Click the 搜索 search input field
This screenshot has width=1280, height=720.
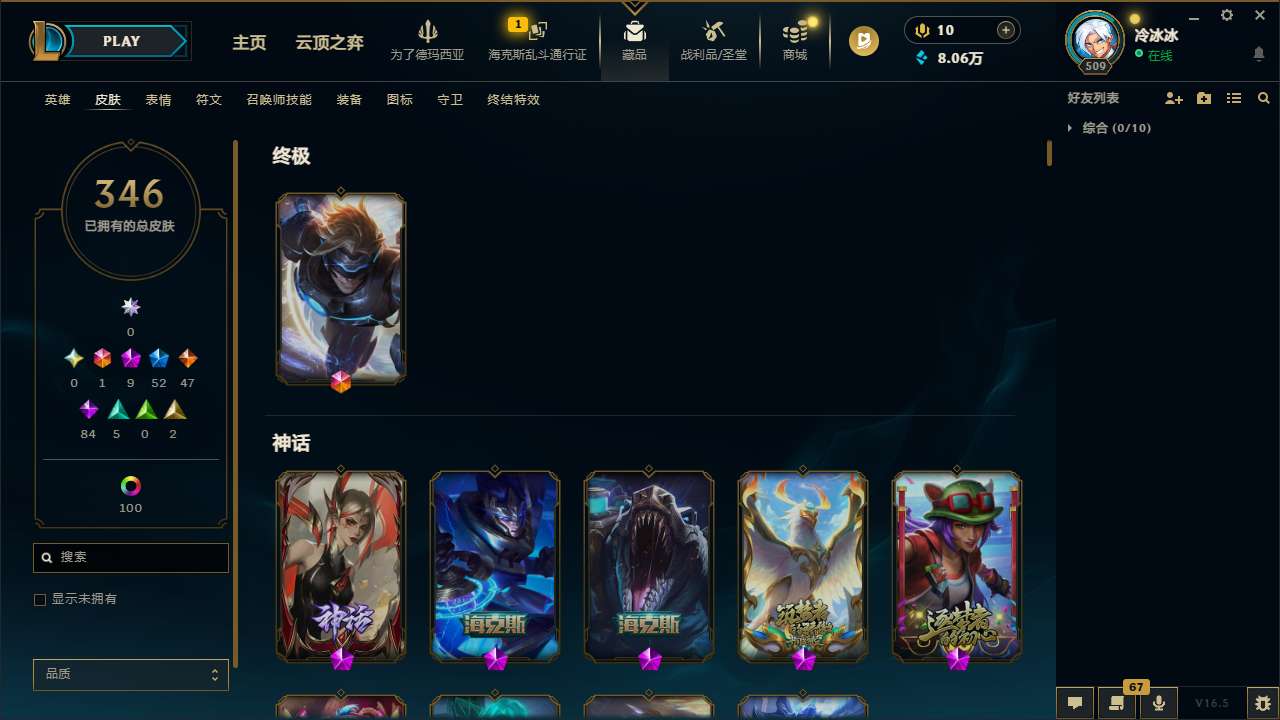coord(130,557)
